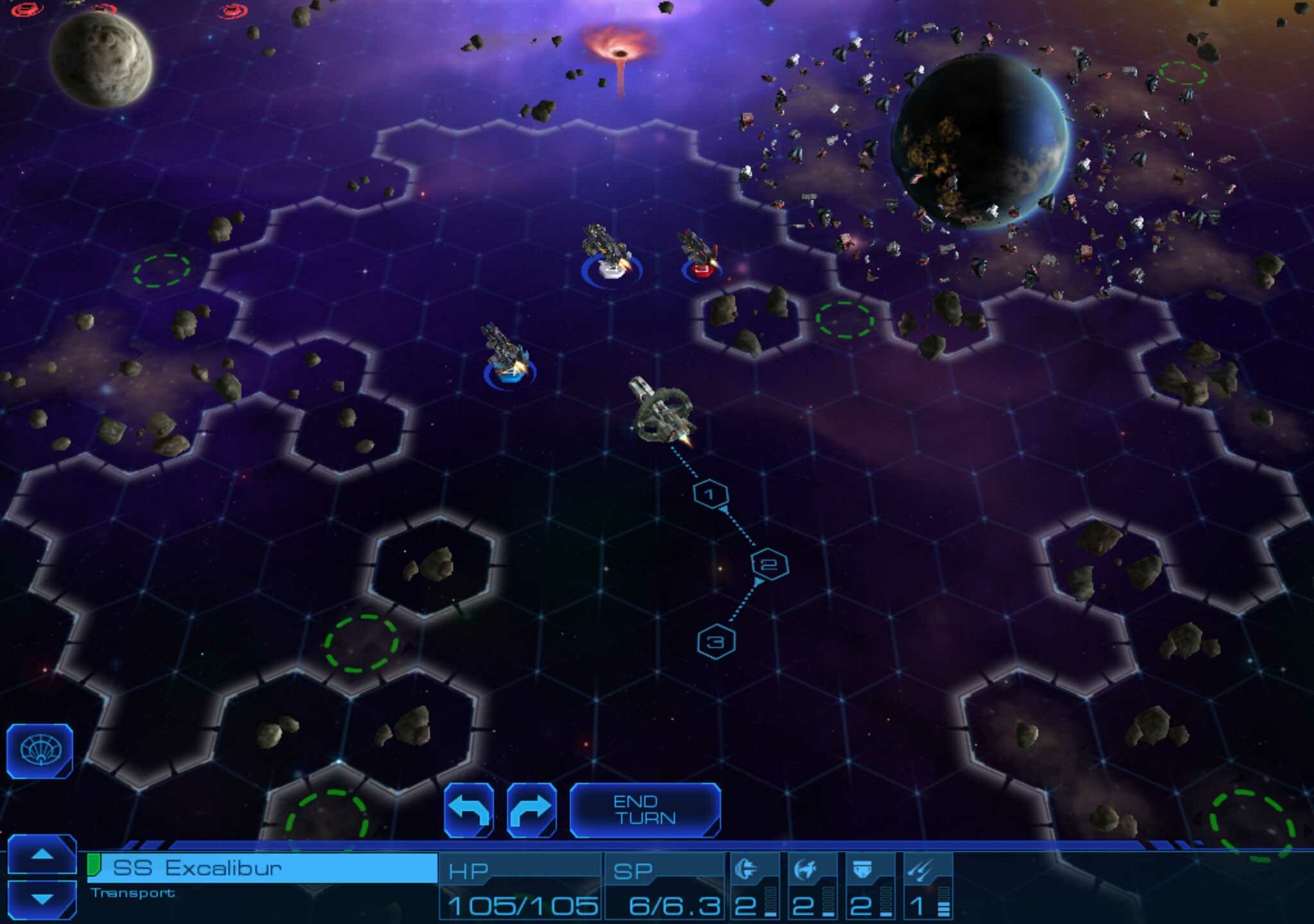The width and height of the screenshot is (1314, 924).
Task: Select previous ship with up arrow
Action: (x=42, y=855)
